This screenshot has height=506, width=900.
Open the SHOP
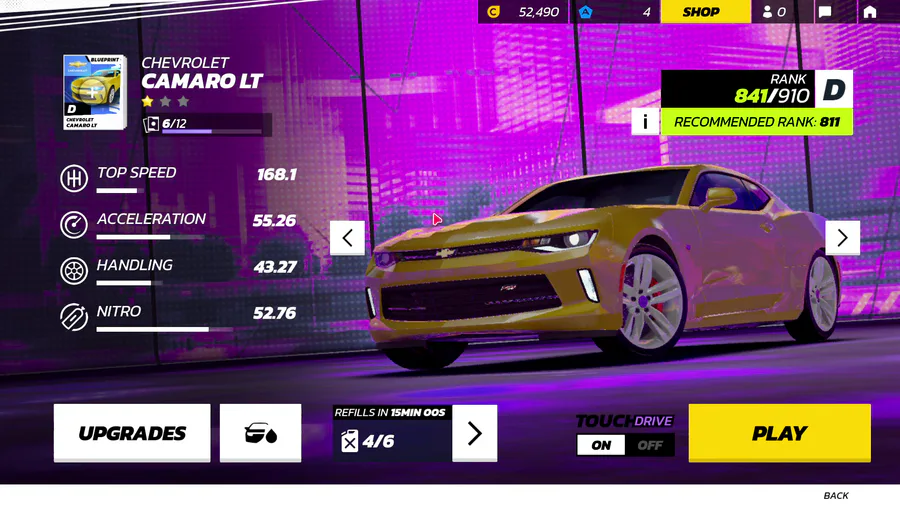pos(701,12)
